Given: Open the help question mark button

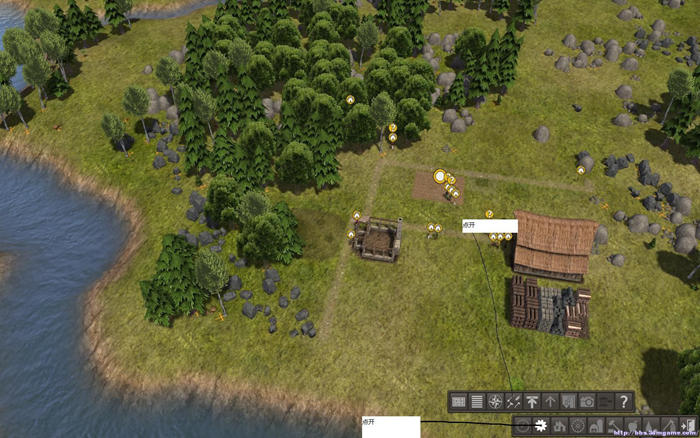Looking at the screenshot, I should point(625,401).
